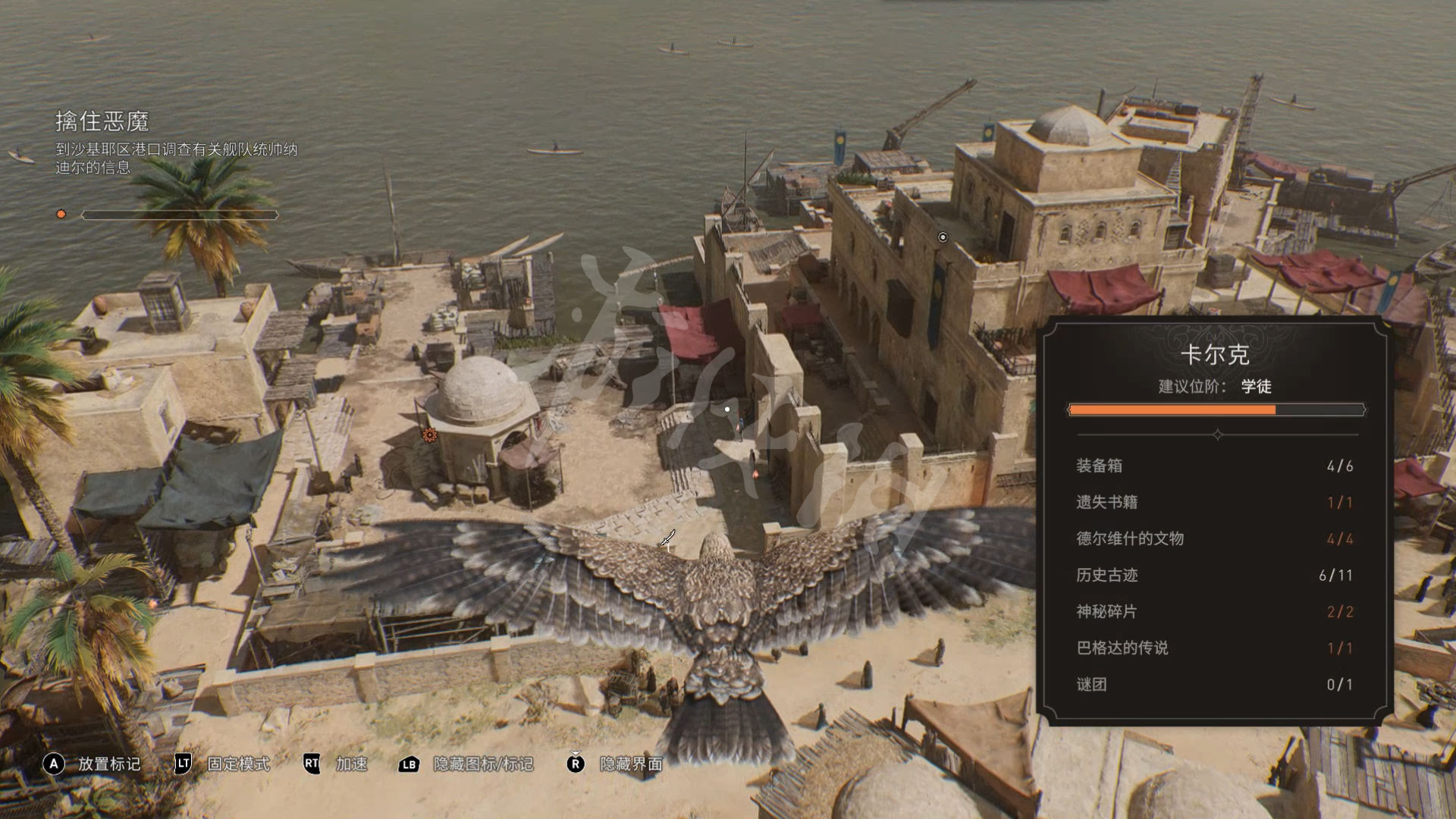1456x819 pixels.
Task: Click the orange gear marker by the dome
Action: pyautogui.click(x=430, y=435)
